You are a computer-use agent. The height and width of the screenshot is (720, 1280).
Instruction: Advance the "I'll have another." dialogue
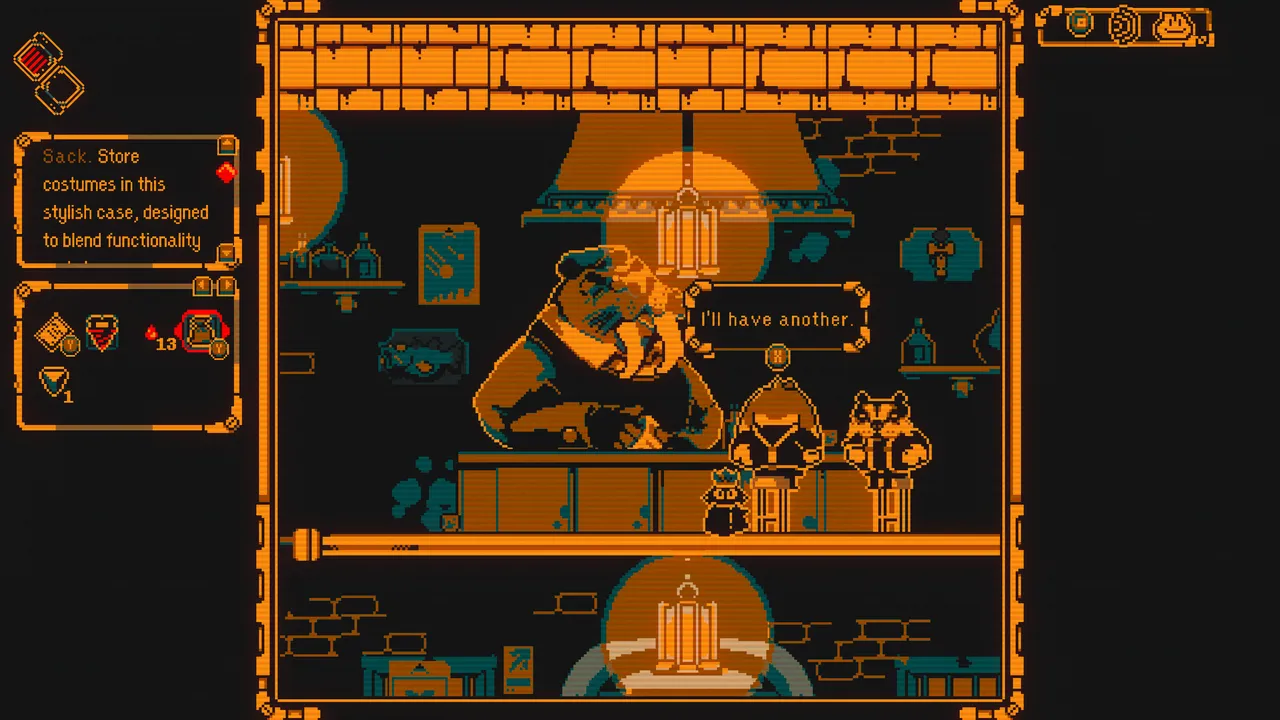(x=777, y=355)
